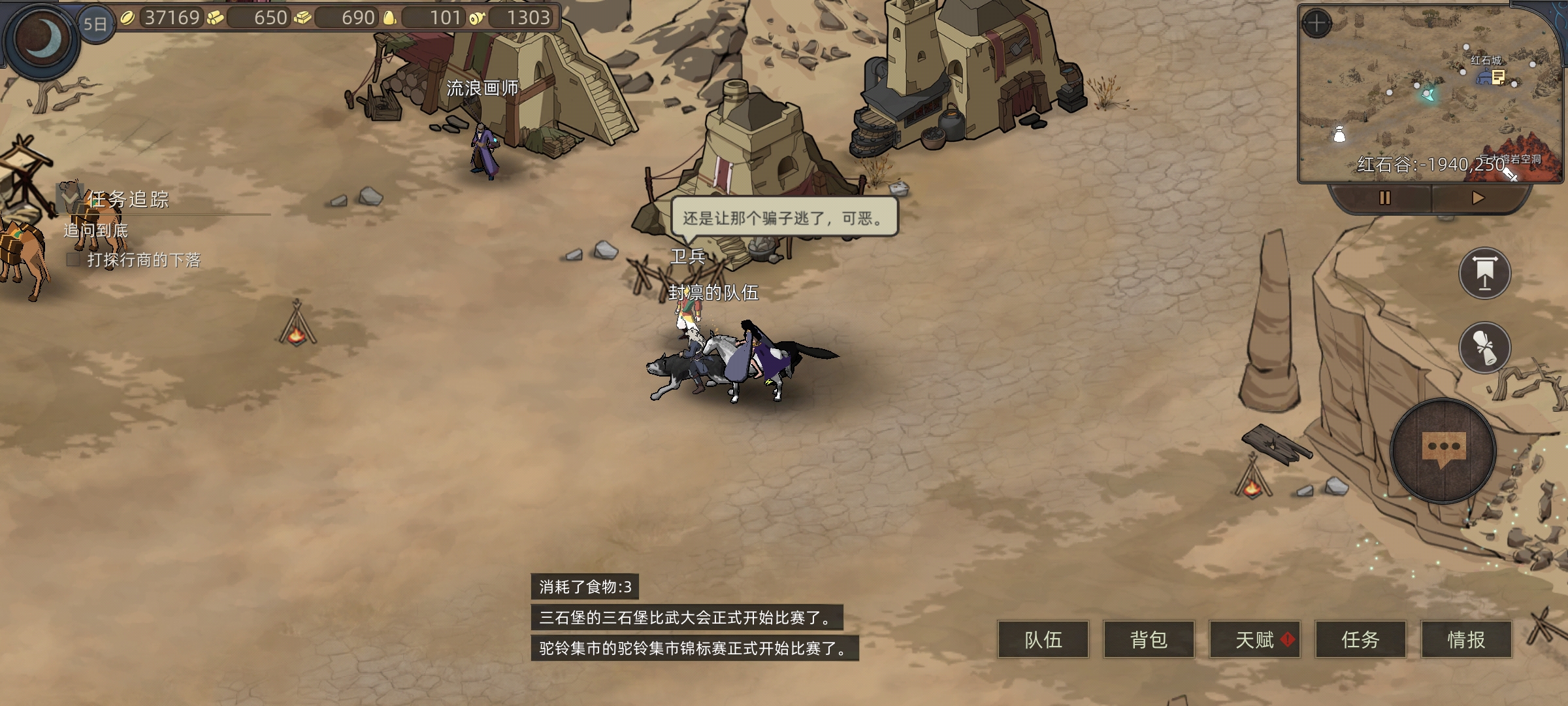The height and width of the screenshot is (706, 1568).
Task: Resume time with the play button
Action: 1478,198
